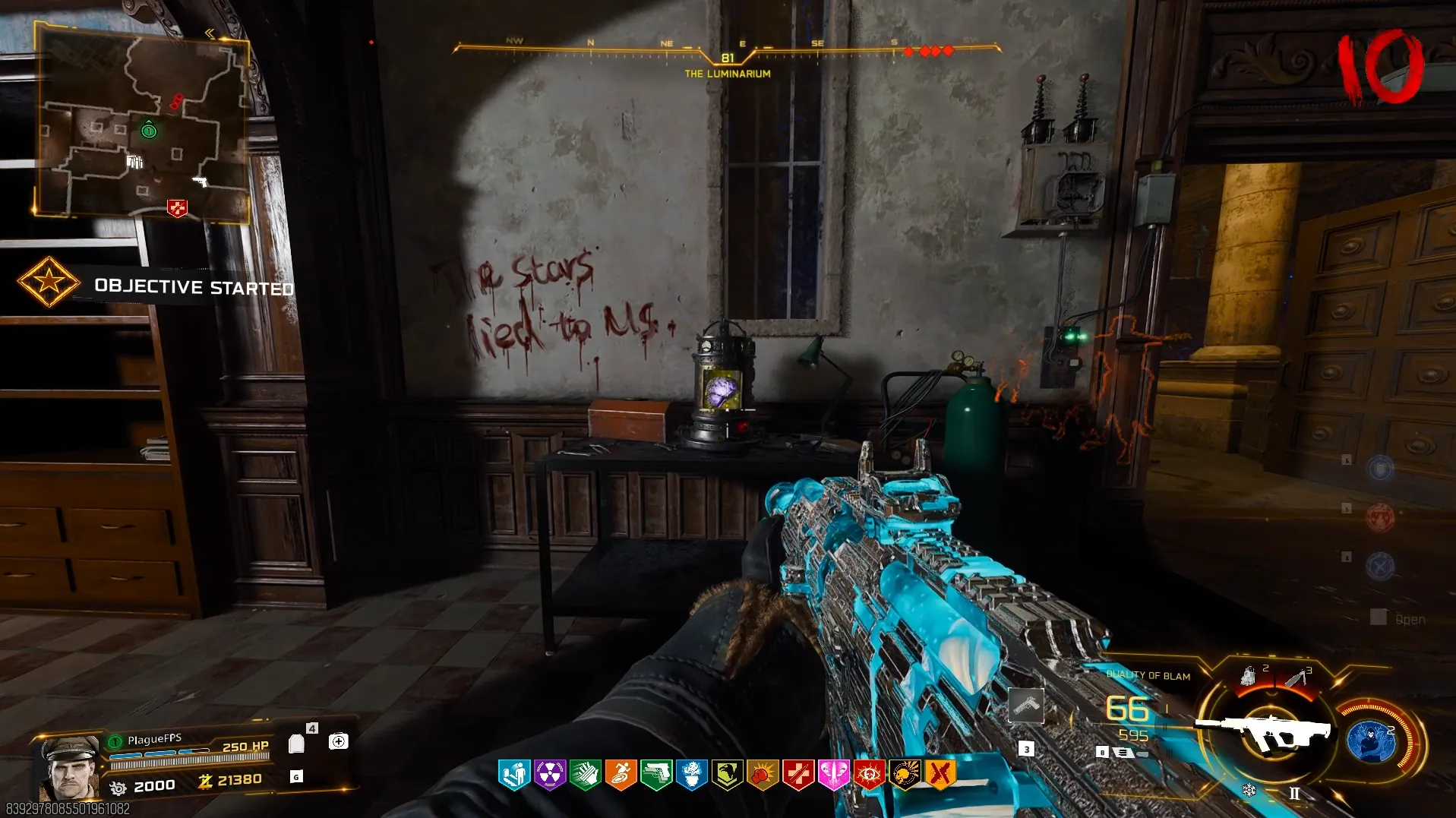Select the orange running-man perk icon

[x=621, y=775]
